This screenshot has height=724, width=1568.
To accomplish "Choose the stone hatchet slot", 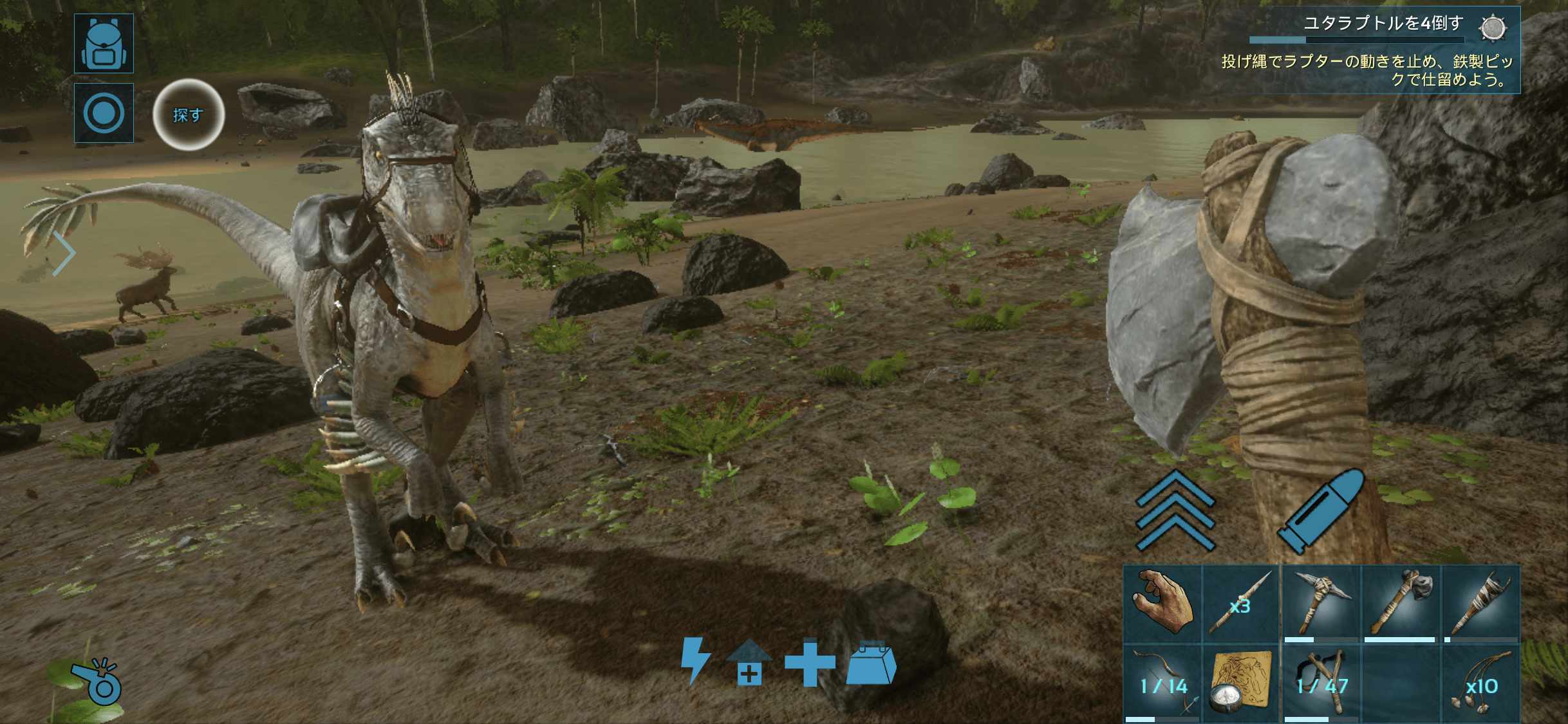I will tap(1401, 604).
